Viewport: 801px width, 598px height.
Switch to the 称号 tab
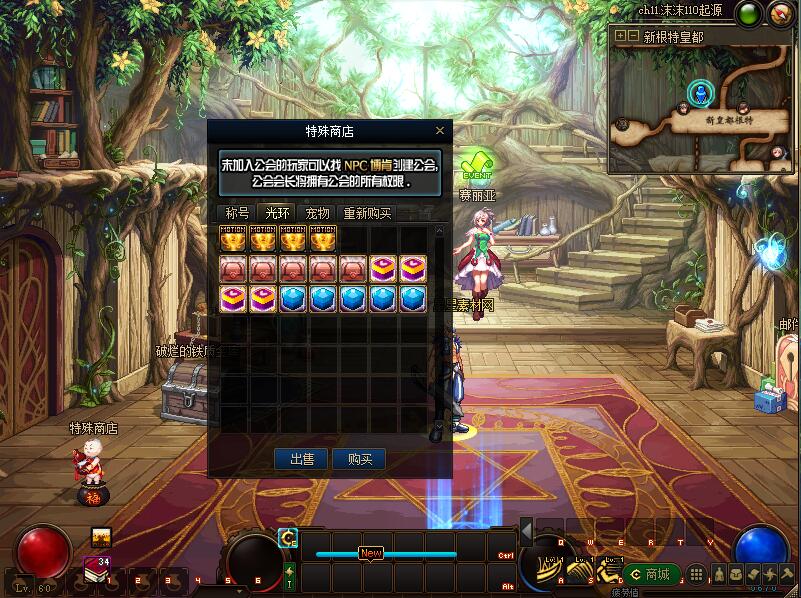point(237,213)
